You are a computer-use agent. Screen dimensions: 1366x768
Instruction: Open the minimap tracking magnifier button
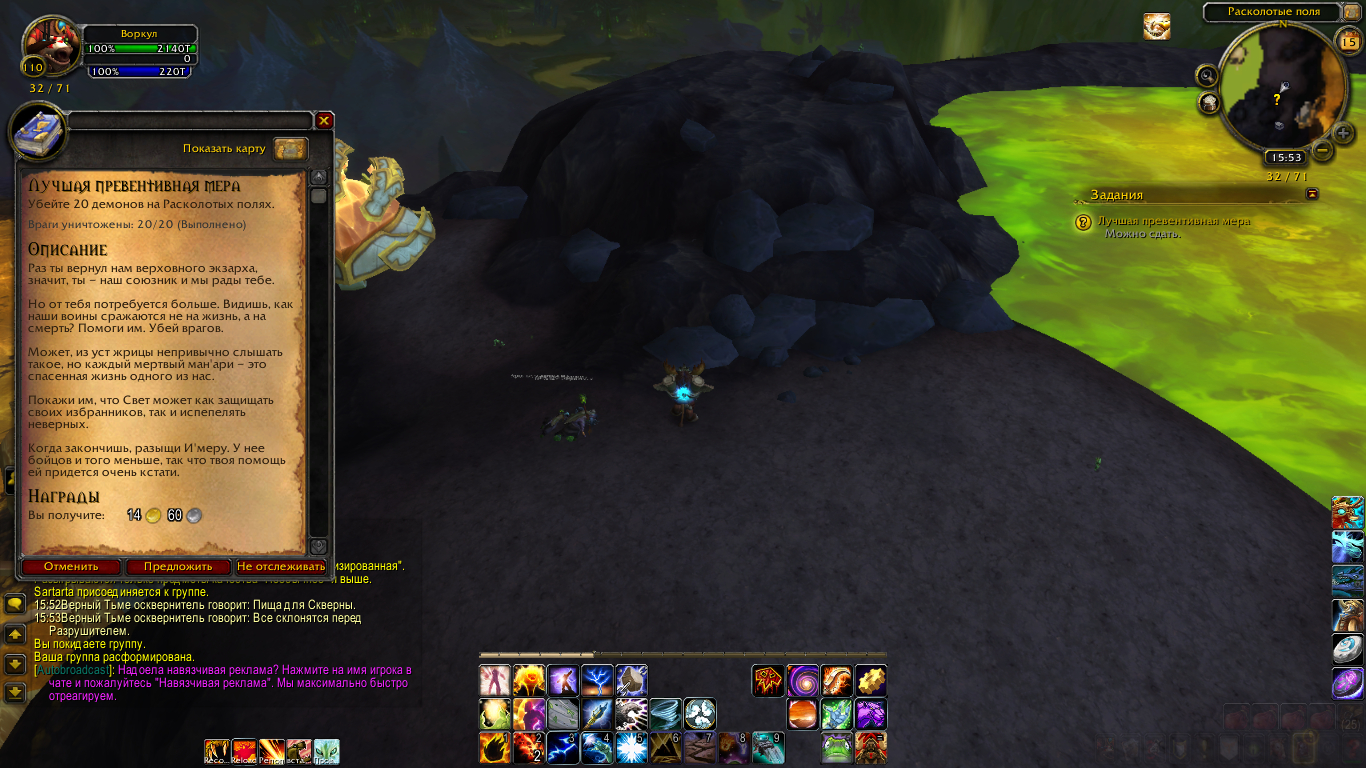point(1207,75)
